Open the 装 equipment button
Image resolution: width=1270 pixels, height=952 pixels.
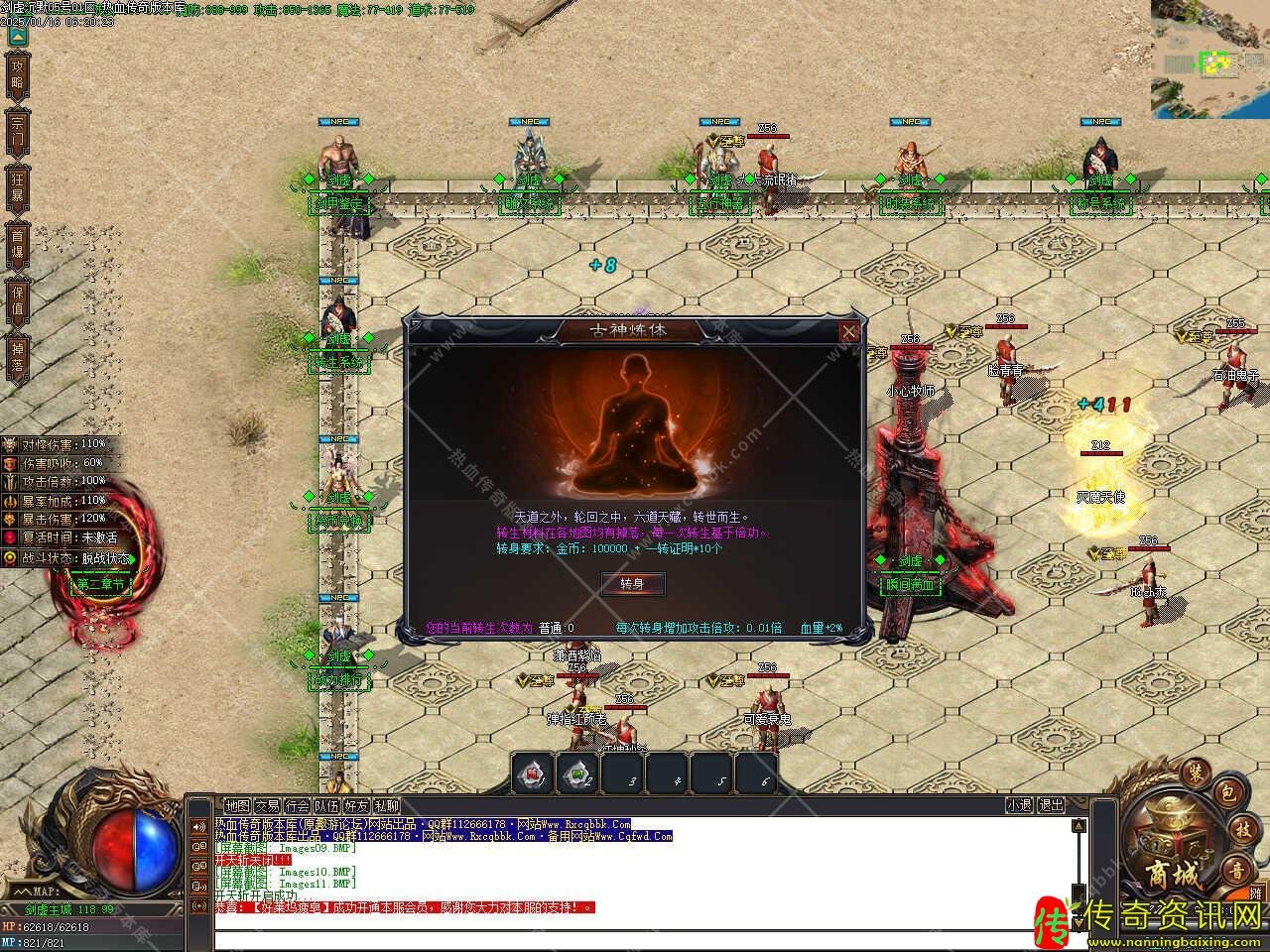1194,773
